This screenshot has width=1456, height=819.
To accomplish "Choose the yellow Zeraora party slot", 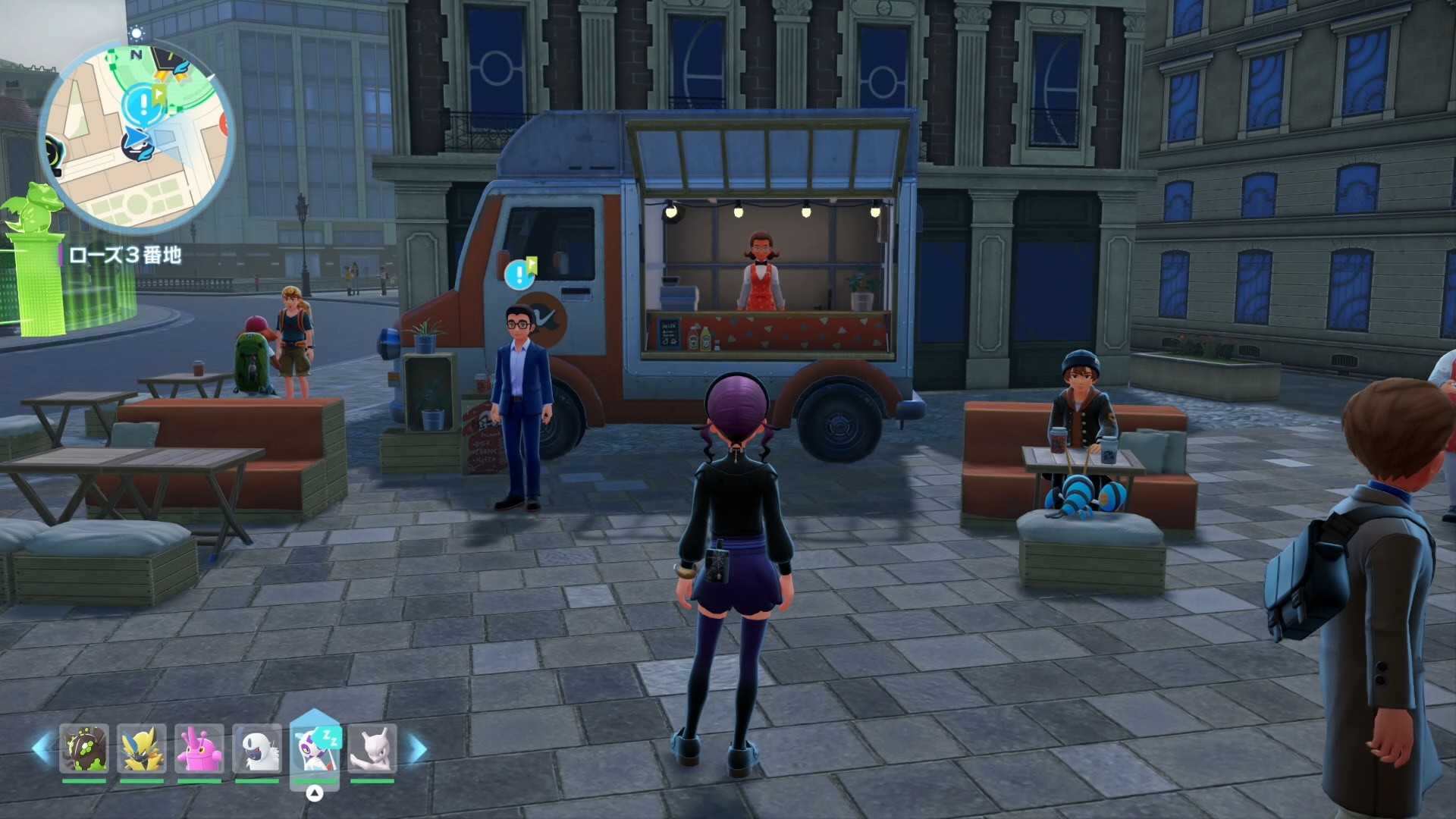I will coord(142,748).
